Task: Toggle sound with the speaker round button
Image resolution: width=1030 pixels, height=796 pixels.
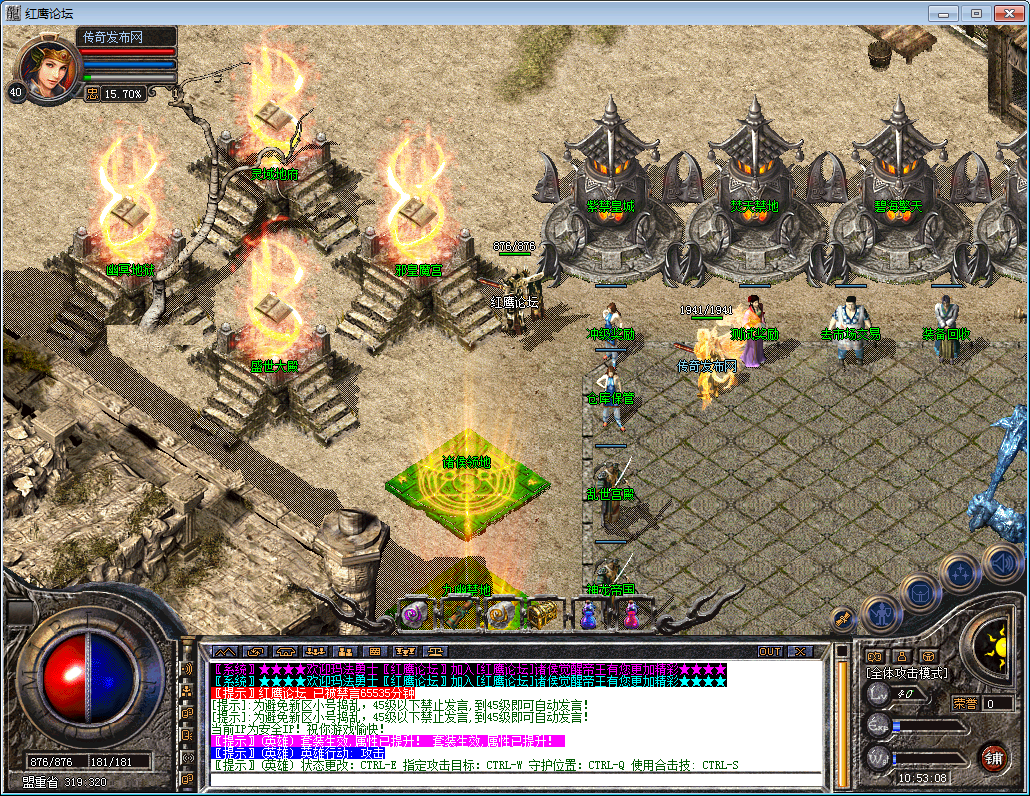Action: 1000,562
